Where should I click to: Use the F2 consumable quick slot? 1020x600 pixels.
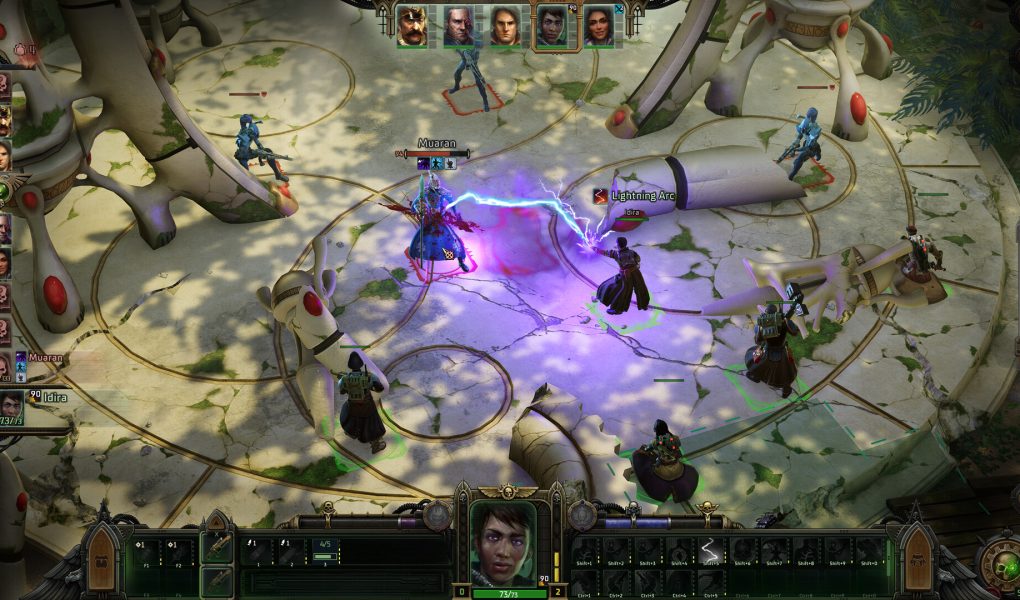pyautogui.click(x=177, y=551)
